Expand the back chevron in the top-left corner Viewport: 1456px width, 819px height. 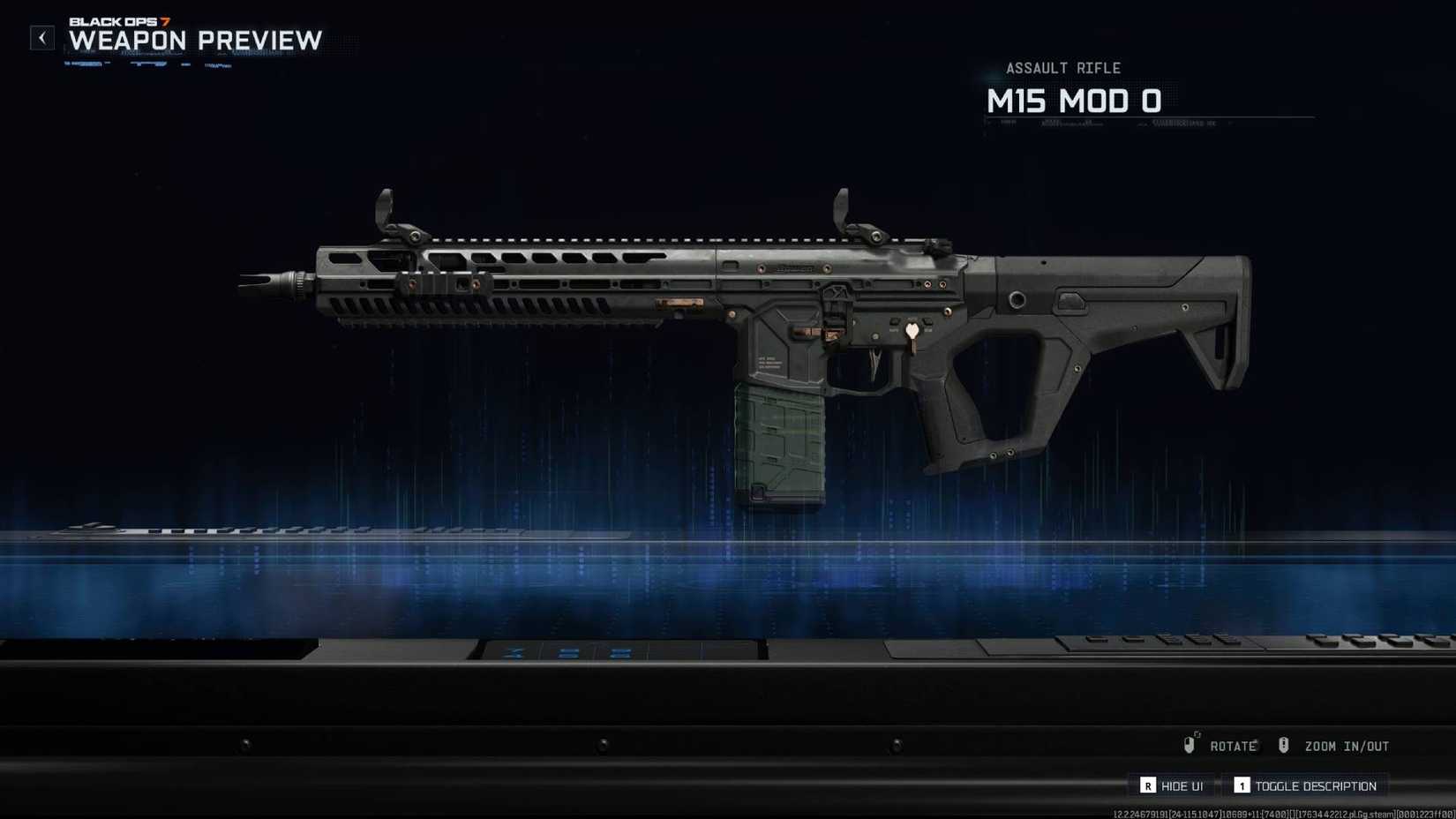41,38
